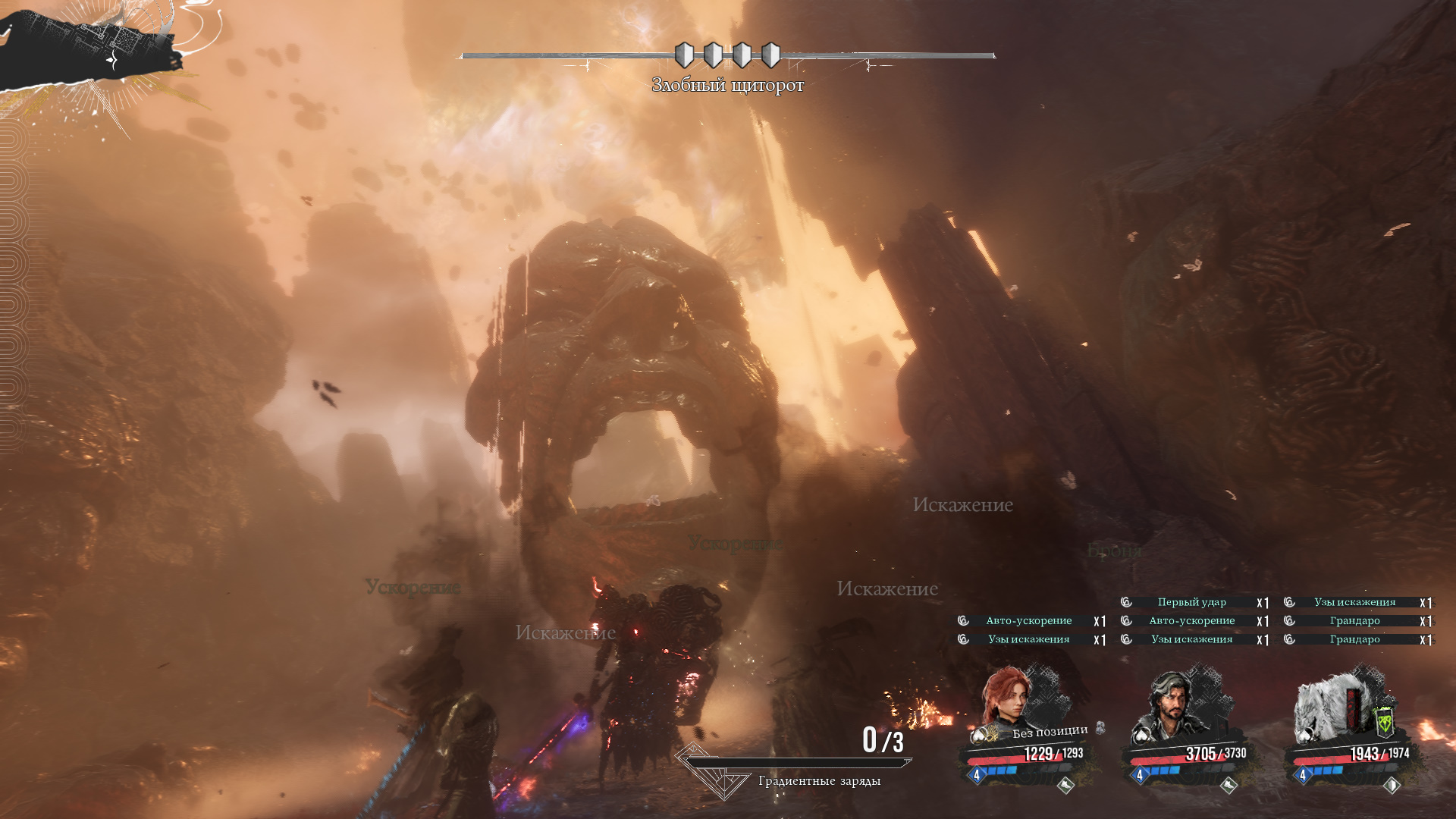Click the Первый удар passive entry
Viewport: 1456px width, 819px height.
[x=1191, y=602]
